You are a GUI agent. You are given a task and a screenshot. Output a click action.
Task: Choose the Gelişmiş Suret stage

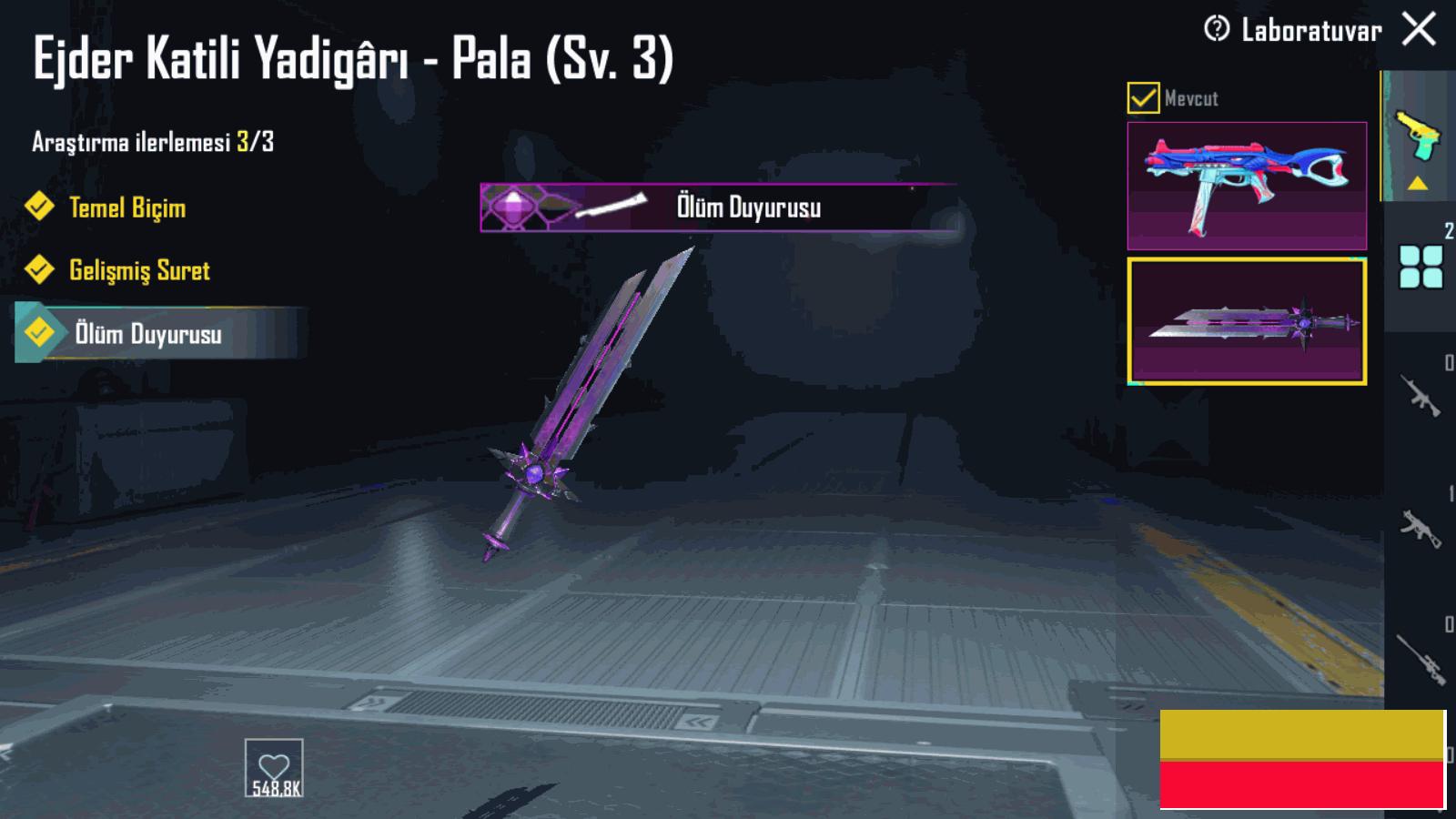click(x=138, y=270)
